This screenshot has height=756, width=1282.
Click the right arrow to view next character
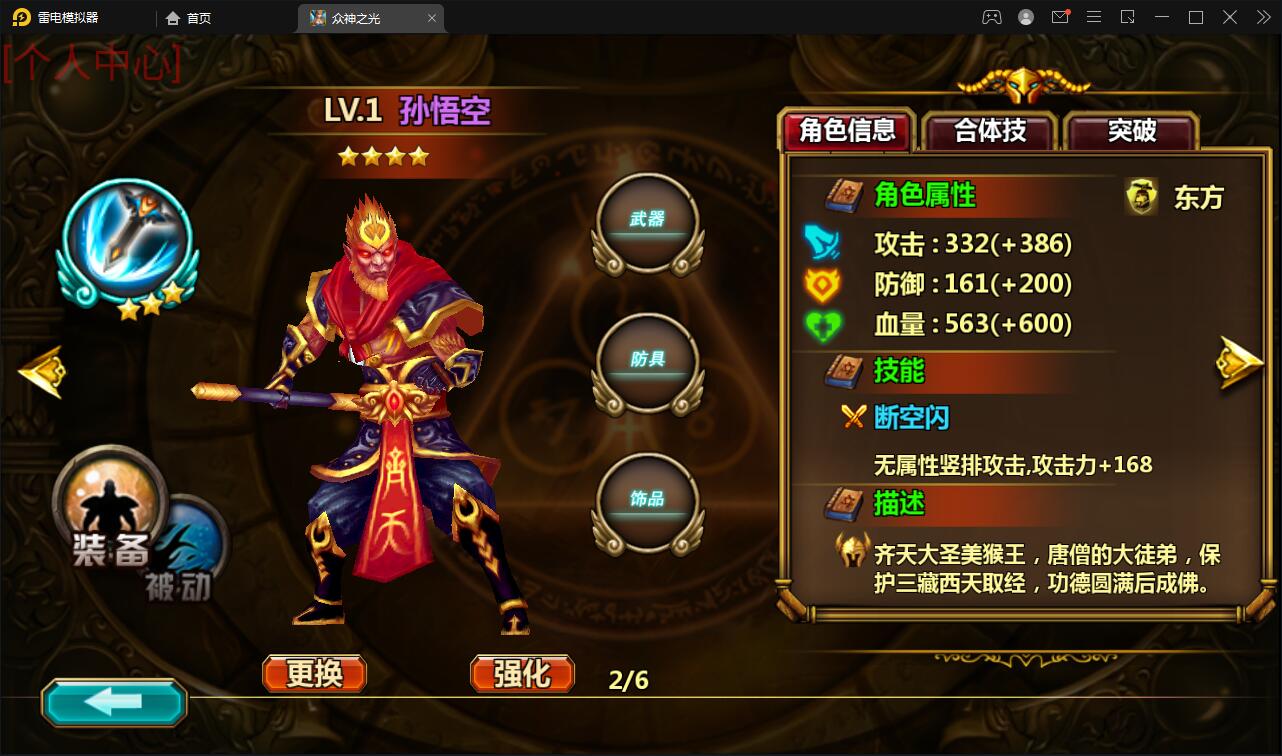tap(1240, 362)
